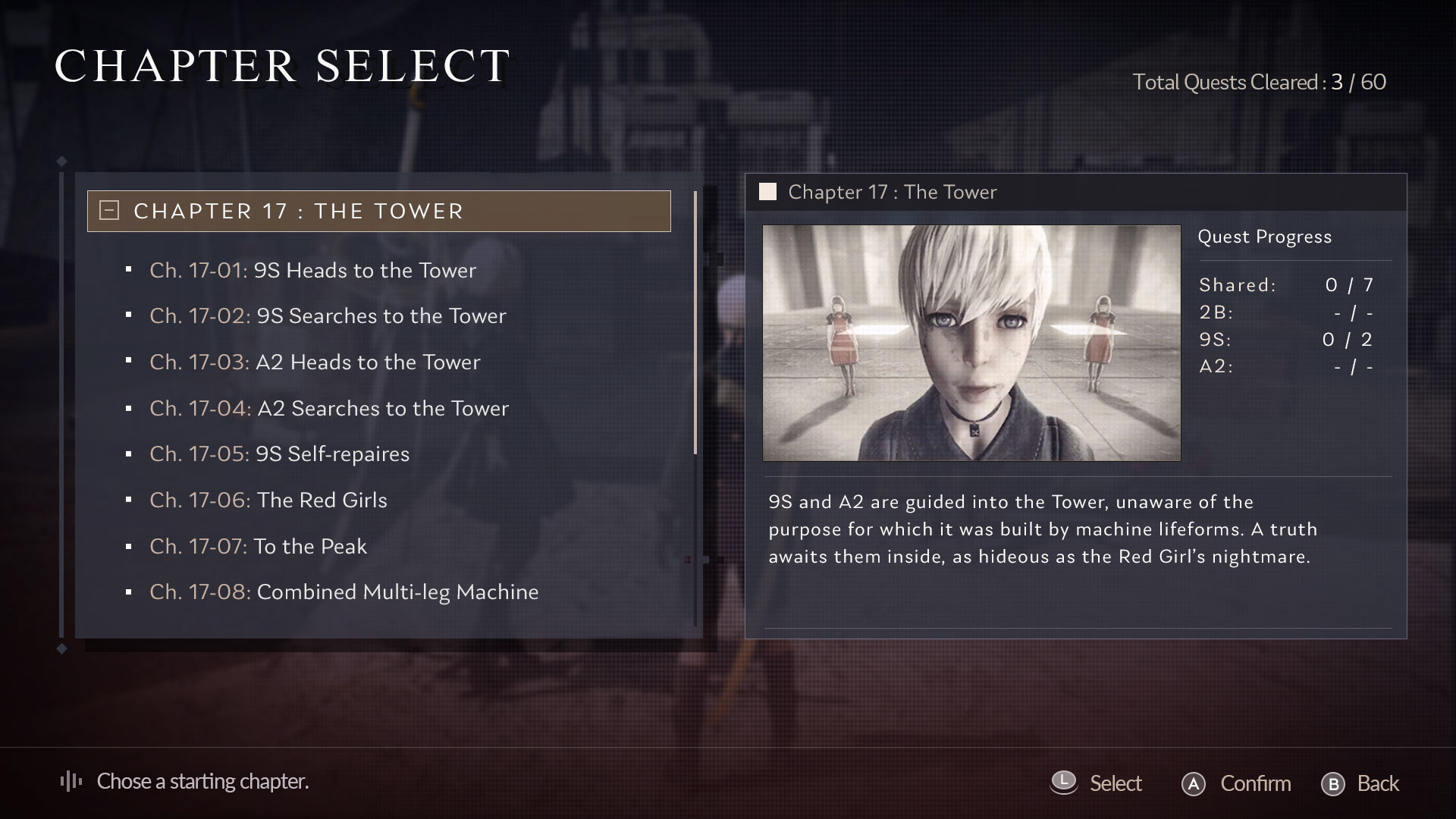Collapse the Chapter 17: The Tower header
The width and height of the screenshot is (1456, 819).
[x=110, y=211]
